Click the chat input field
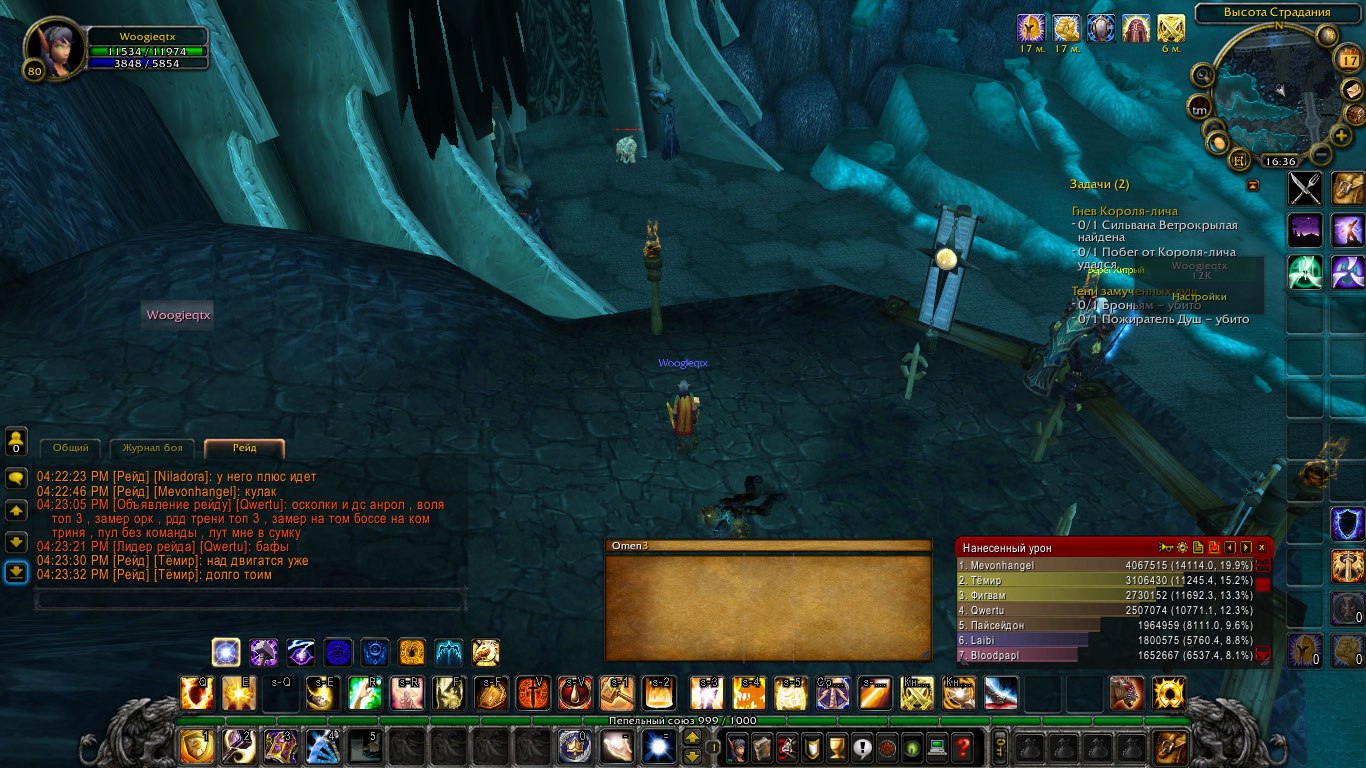The height and width of the screenshot is (768, 1366). [250, 600]
